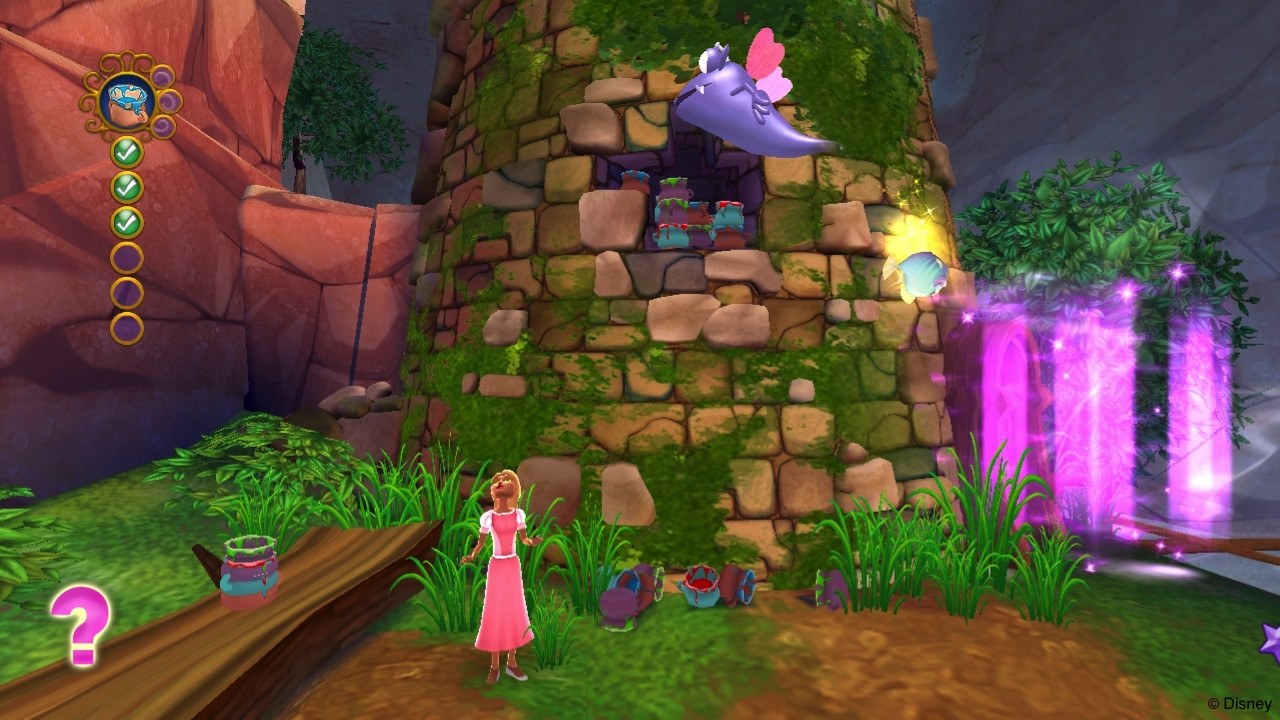Toggle the third green checkmark objective
Viewport: 1280px width, 720px height.
coord(126,220)
